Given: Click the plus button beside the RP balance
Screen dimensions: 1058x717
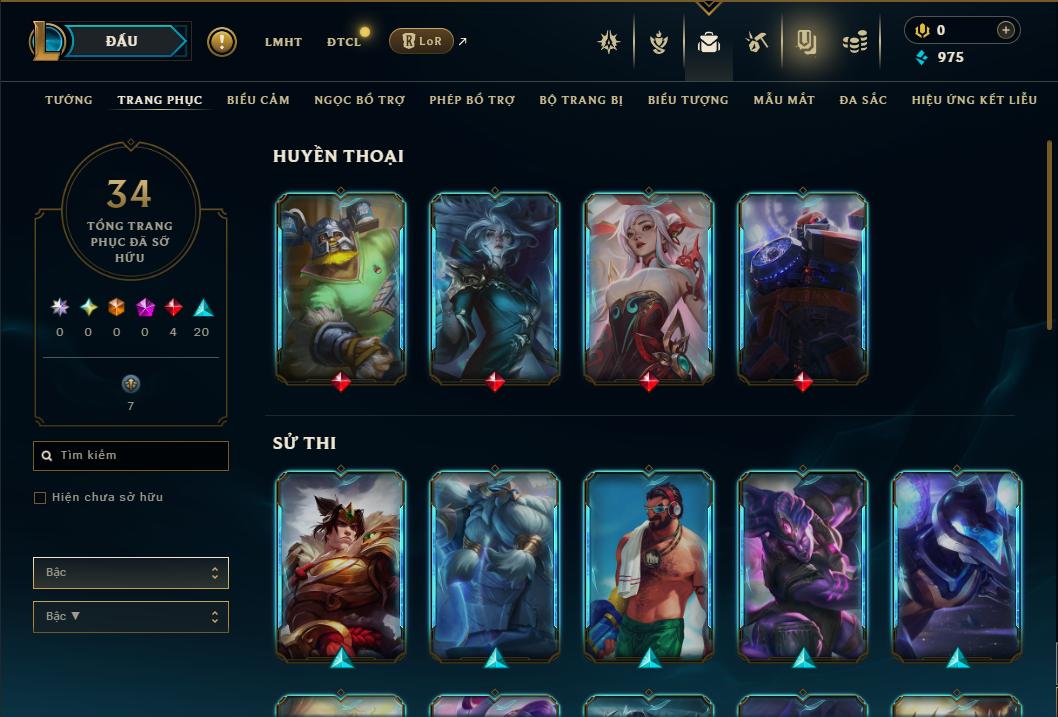Looking at the screenshot, I should coord(1006,31).
